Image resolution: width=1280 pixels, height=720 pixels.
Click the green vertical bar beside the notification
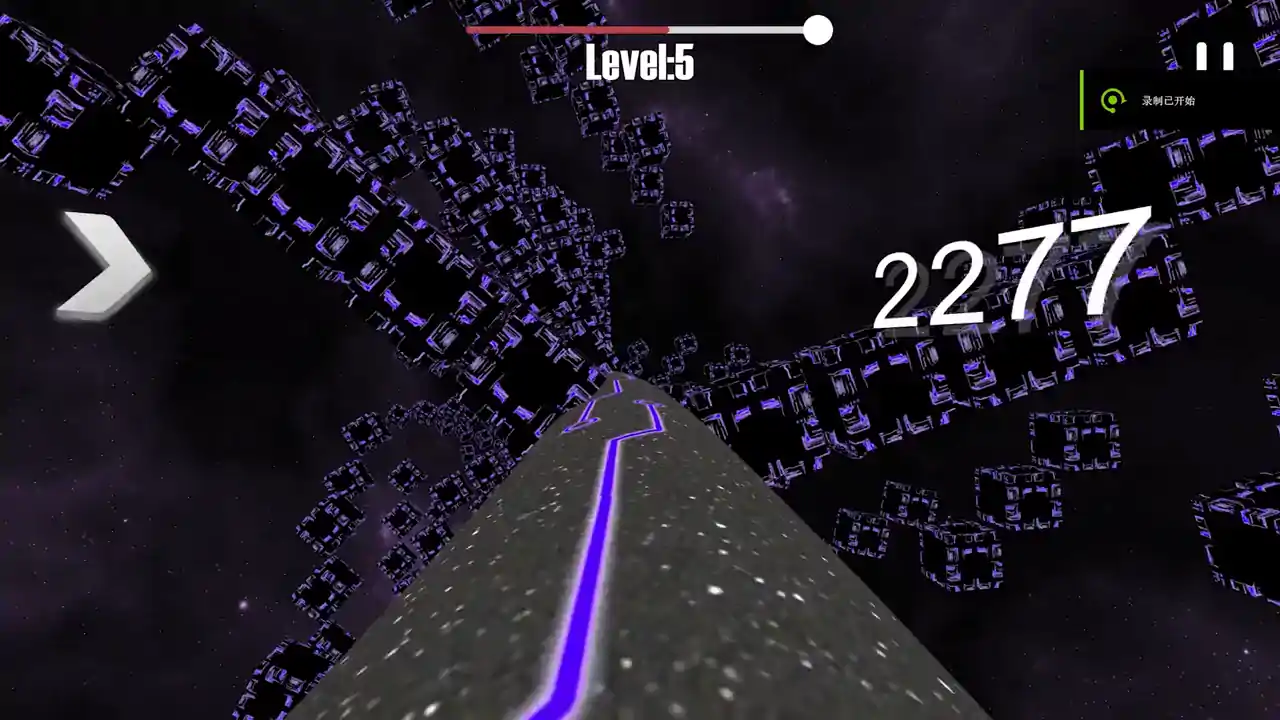[1083, 100]
